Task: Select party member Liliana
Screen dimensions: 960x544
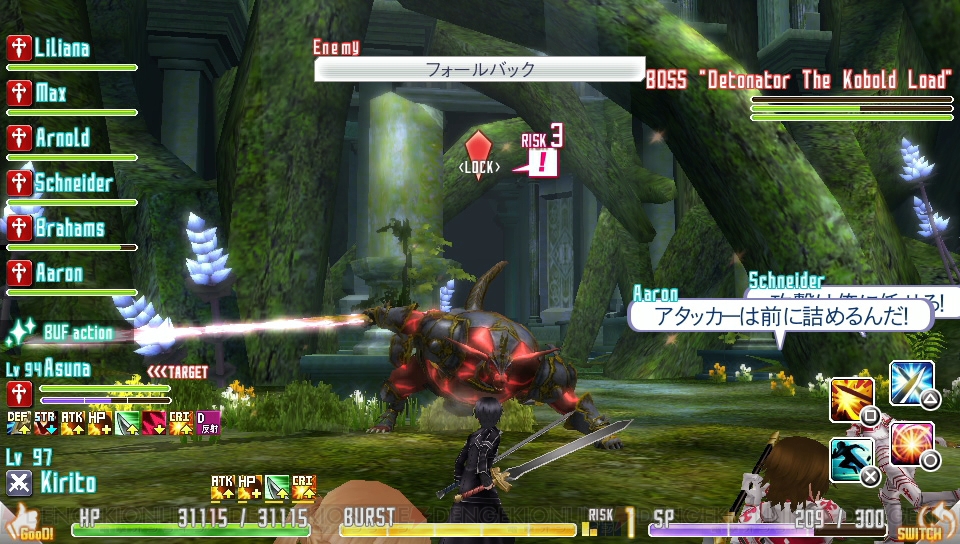Action: pos(62,49)
